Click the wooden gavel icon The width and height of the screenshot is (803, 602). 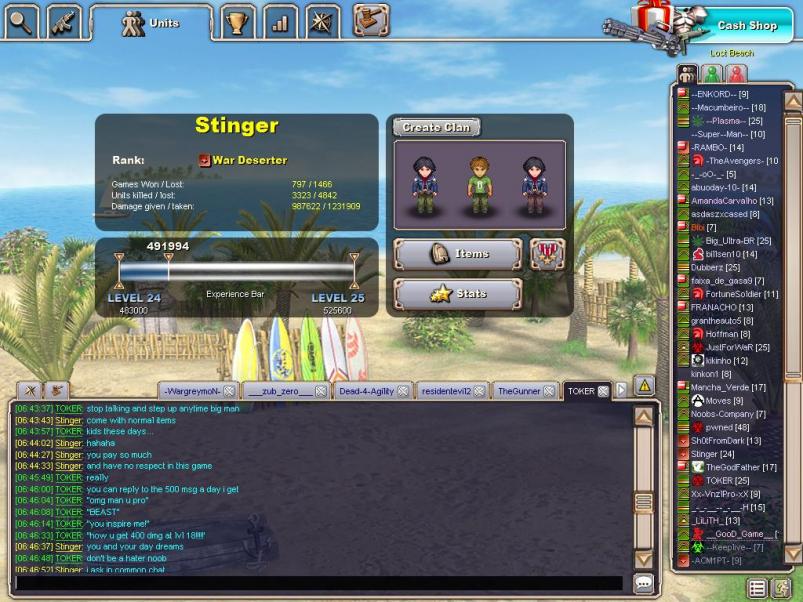point(370,19)
